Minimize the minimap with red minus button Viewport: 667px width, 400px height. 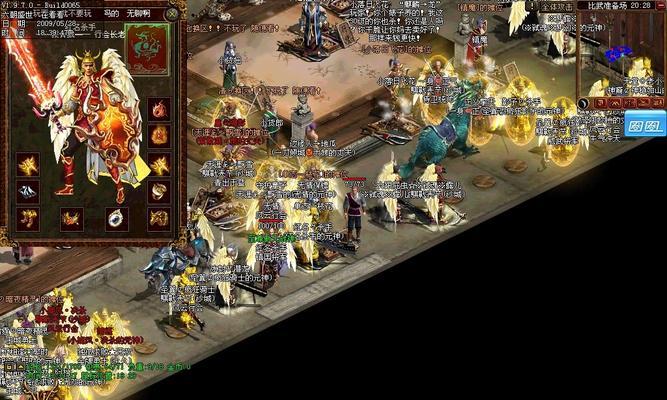click(662, 6)
